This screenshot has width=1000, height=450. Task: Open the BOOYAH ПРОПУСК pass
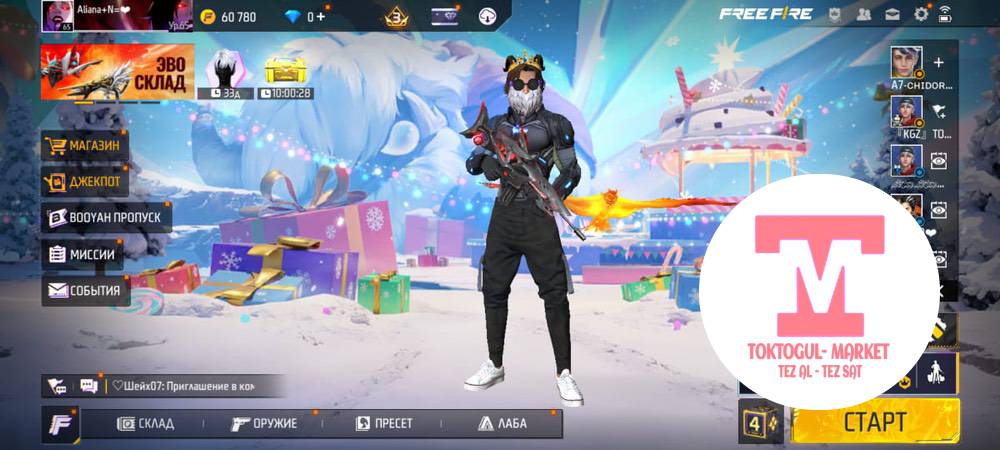[106, 217]
